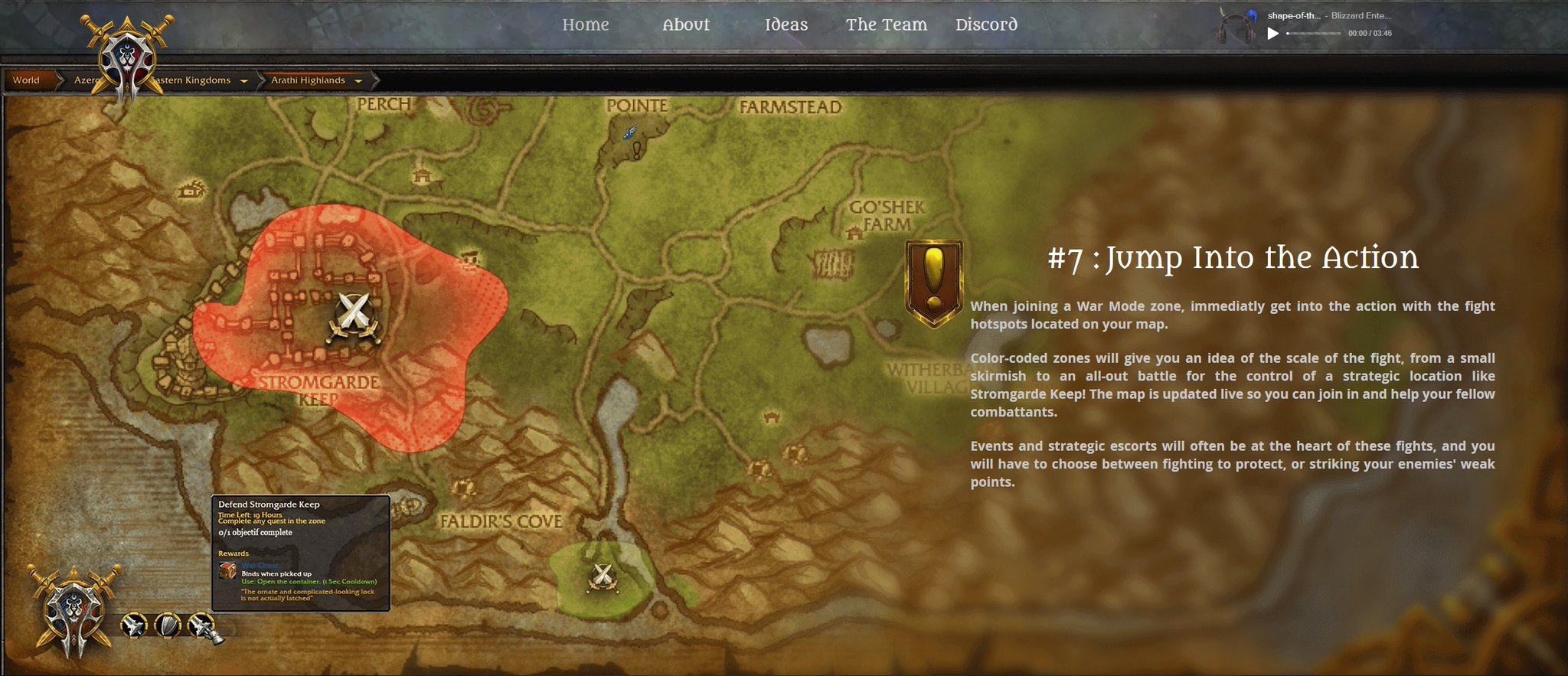Click the swords-and-hammer map filter icon

(200, 624)
